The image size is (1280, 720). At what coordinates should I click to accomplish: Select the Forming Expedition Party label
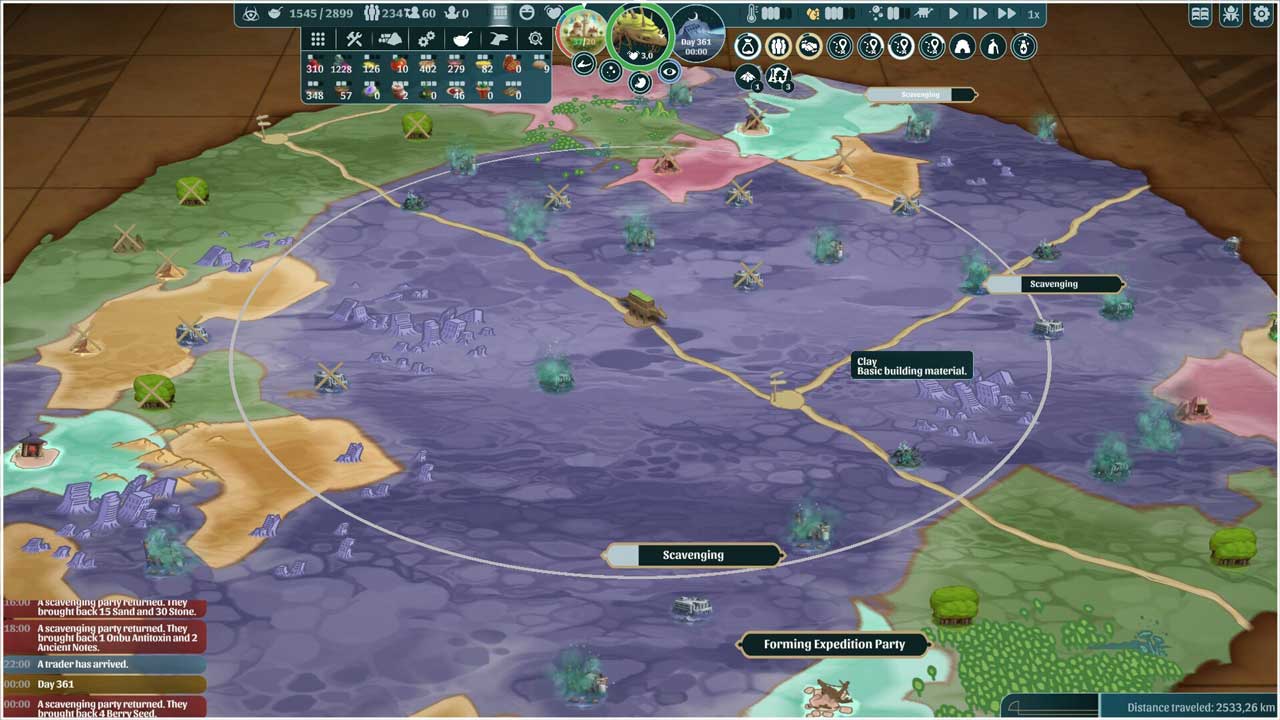(x=834, y=645)
